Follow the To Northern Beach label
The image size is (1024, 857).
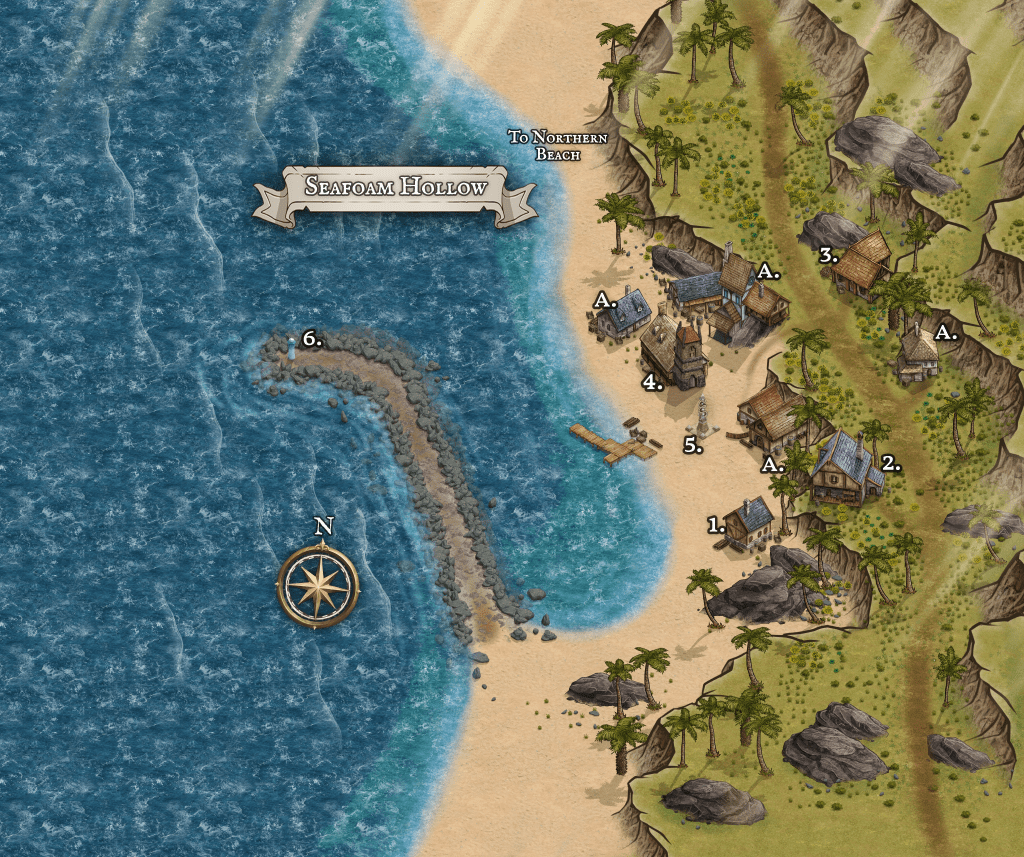point(557,145)
